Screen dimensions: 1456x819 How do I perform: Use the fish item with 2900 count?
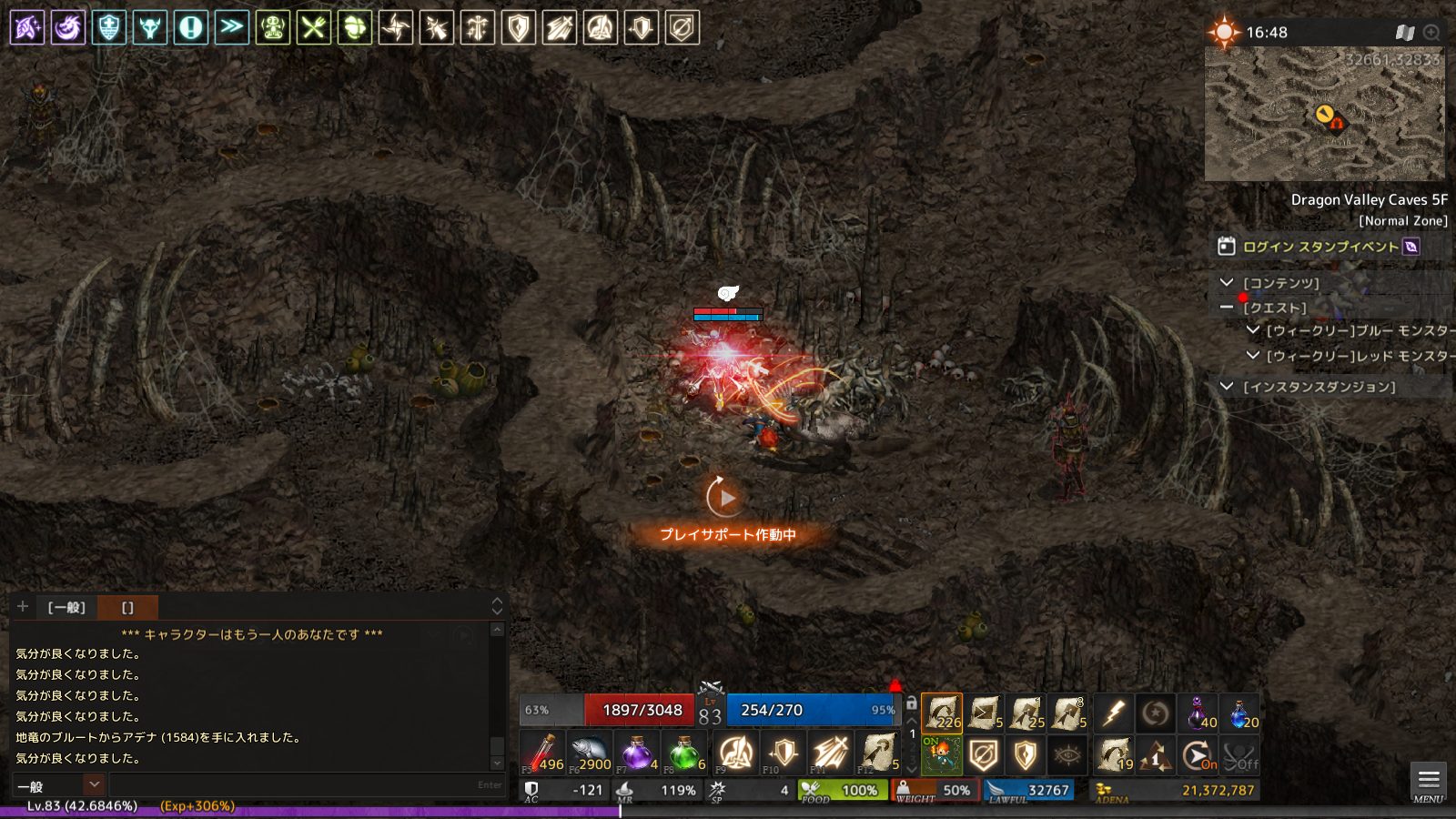pyautogui.click(x=590, y=753)
